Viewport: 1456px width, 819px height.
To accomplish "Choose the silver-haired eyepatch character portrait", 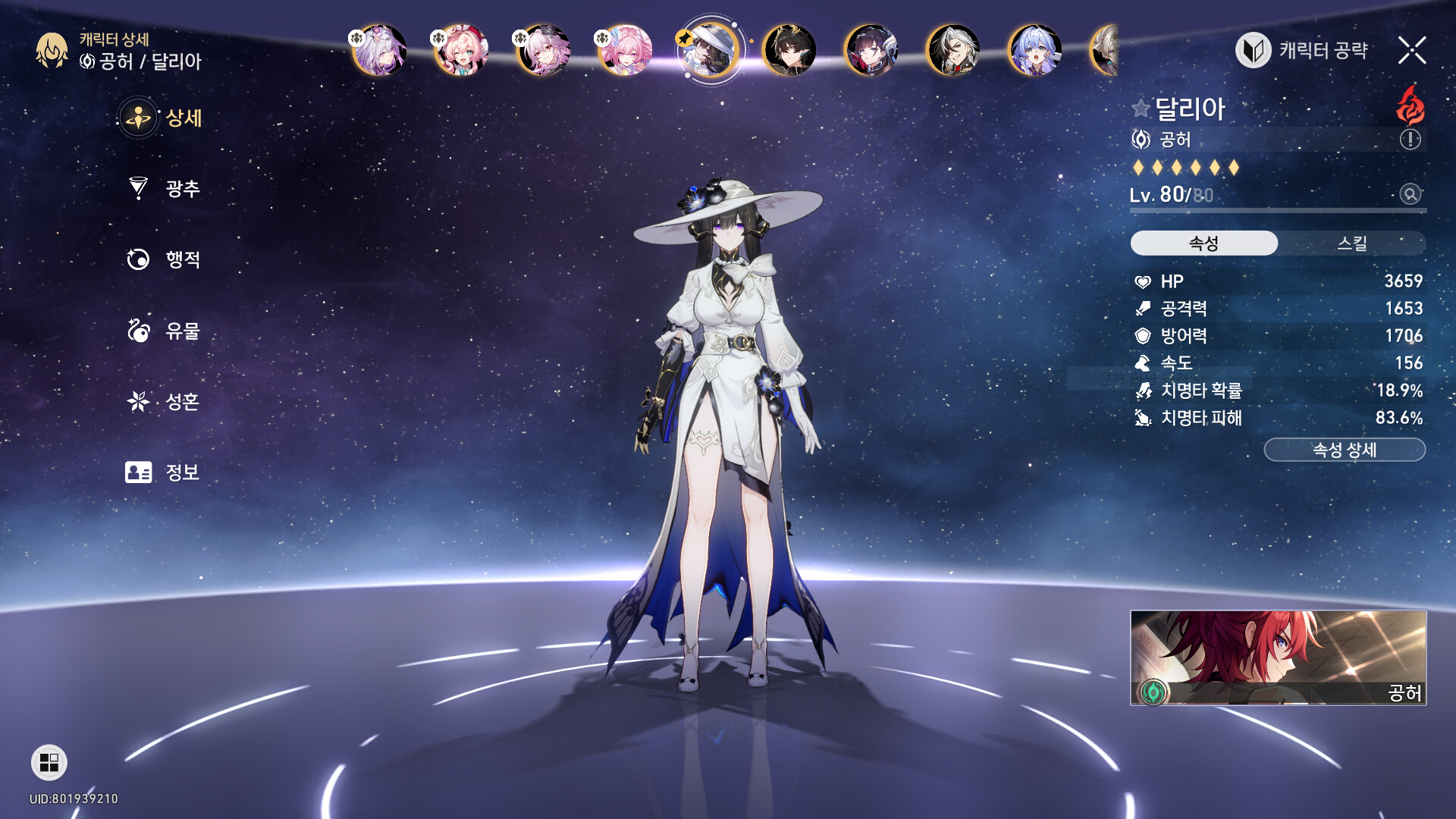I will tap(953, 51).
